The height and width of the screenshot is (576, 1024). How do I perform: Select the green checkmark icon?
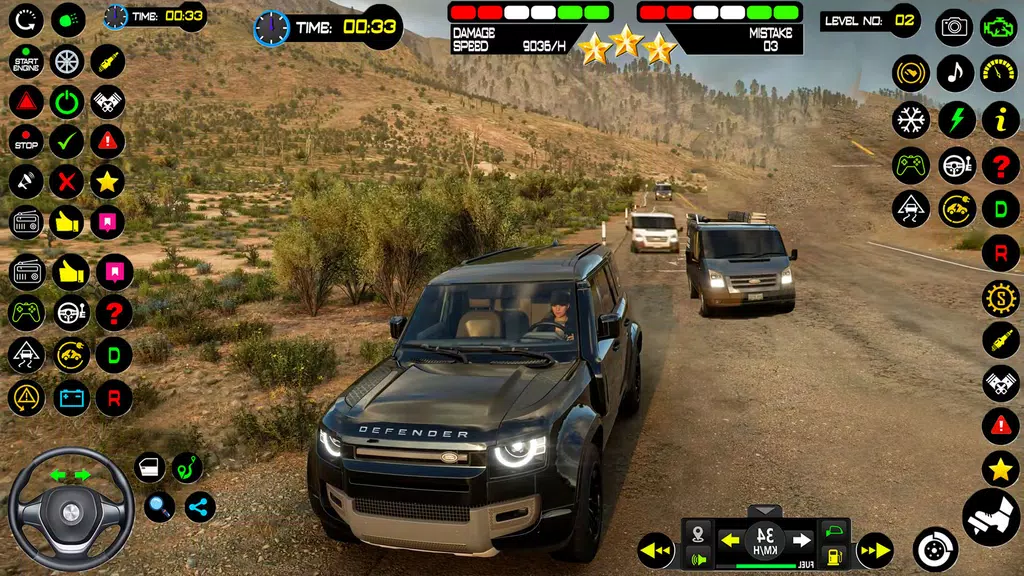point(67,142)
